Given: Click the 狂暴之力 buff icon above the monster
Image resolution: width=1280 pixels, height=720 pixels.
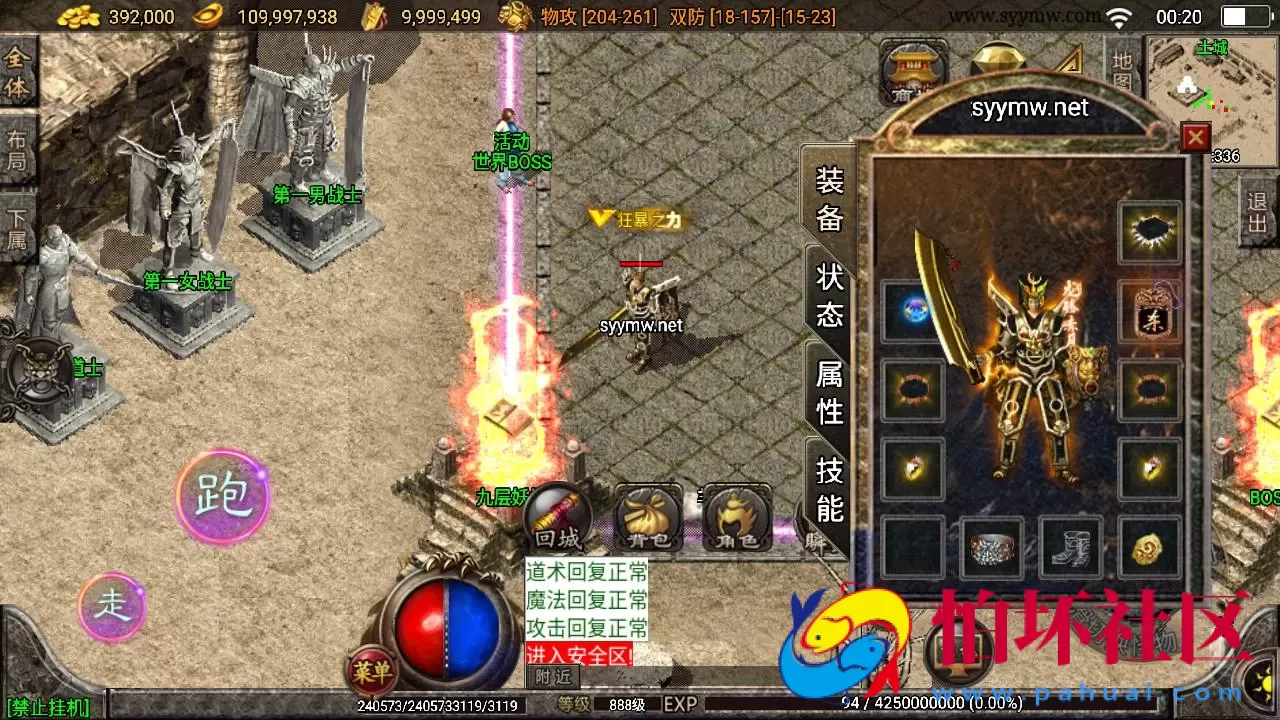Looking at the screenshot, I should [638, 220].
